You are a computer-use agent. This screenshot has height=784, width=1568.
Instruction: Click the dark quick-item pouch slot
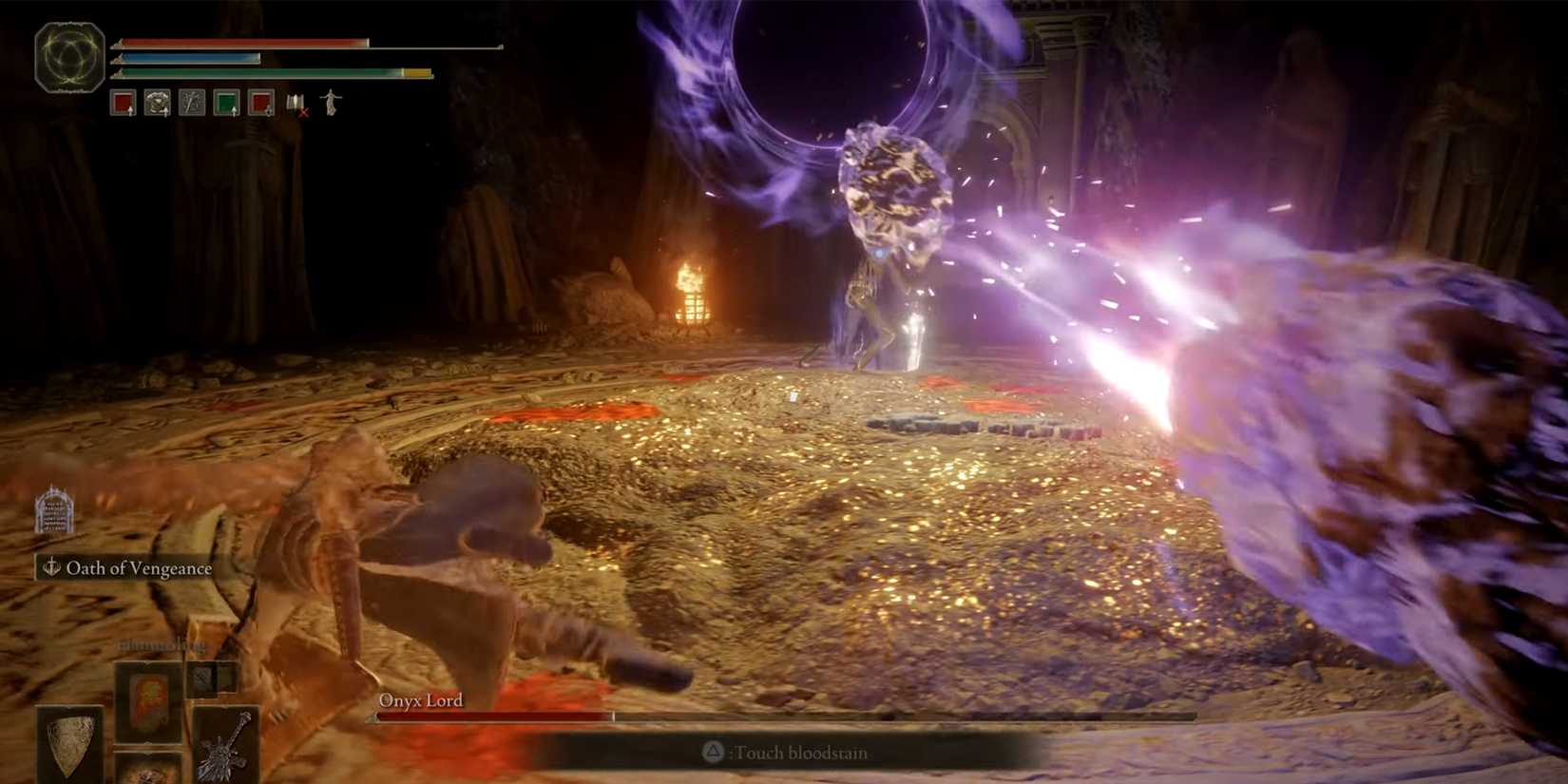[x=203, y=678]
